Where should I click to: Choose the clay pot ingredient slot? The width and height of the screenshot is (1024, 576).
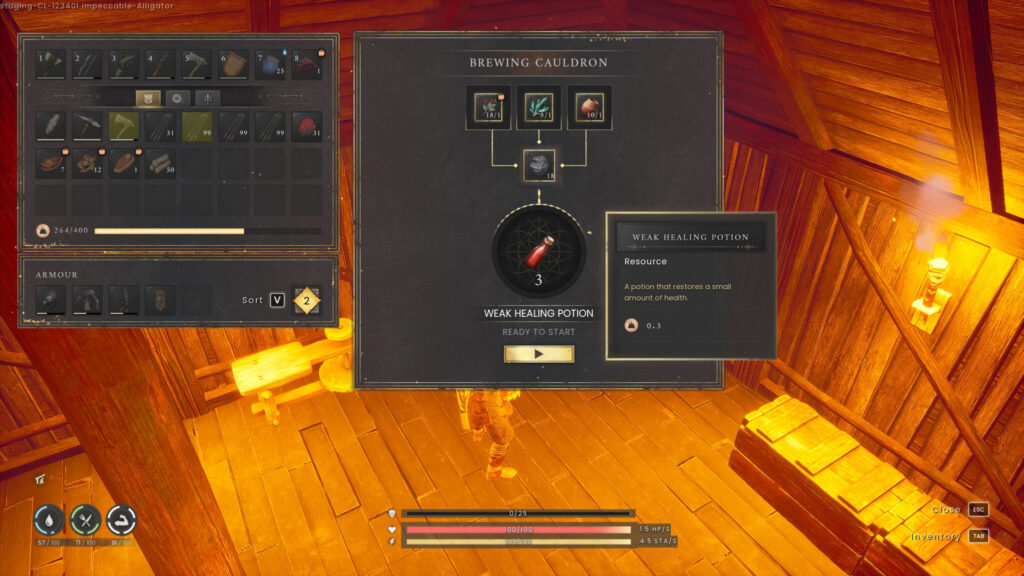589,108
